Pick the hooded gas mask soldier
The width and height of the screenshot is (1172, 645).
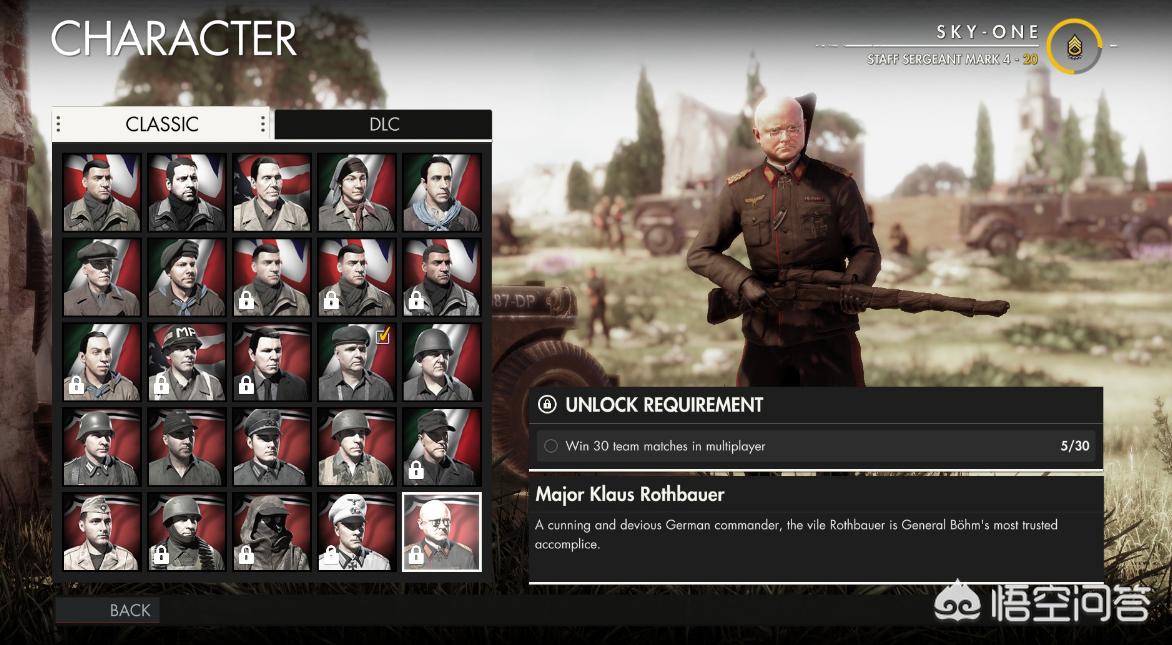click(x=272, y=531)
